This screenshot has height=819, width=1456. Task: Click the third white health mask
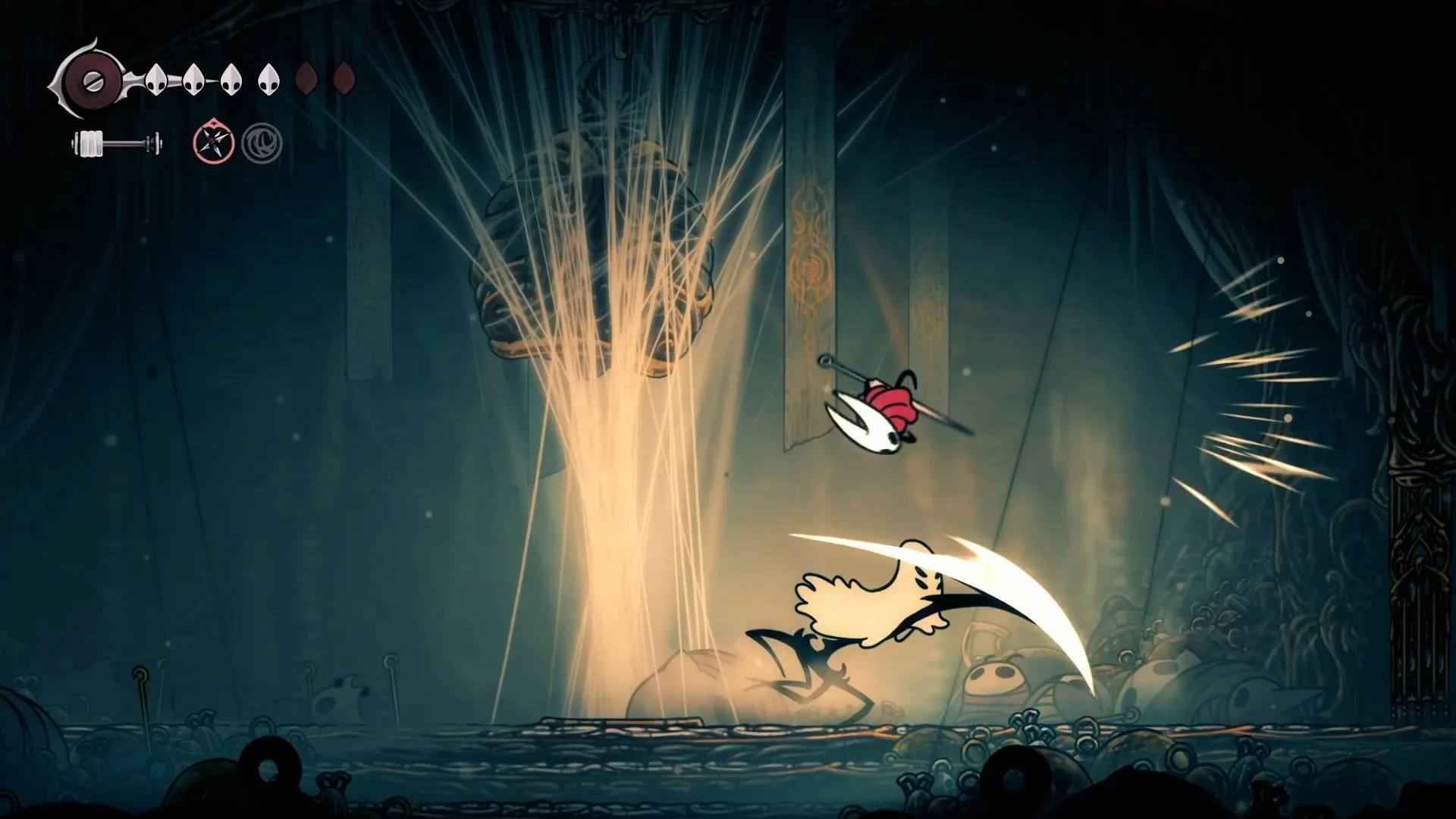click(x=231, y=80)
